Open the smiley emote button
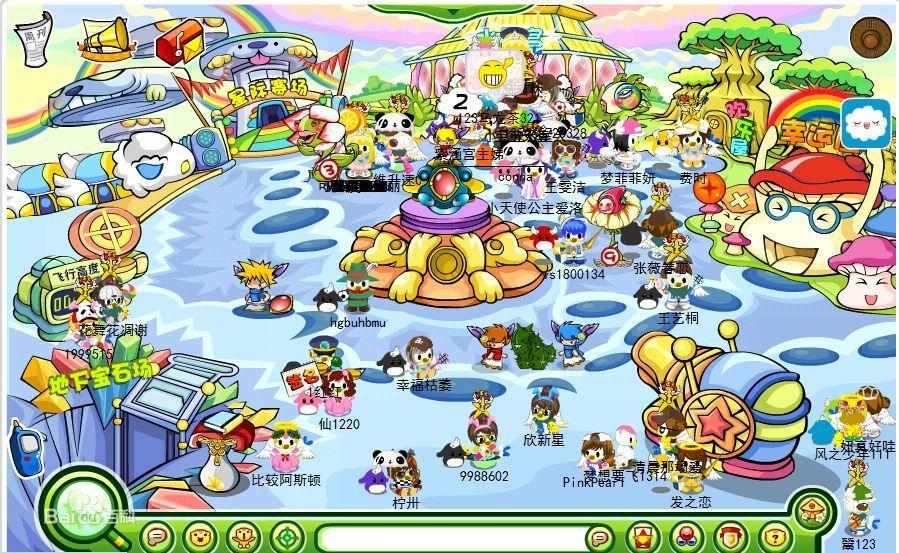899x553 pixels. 202,537
